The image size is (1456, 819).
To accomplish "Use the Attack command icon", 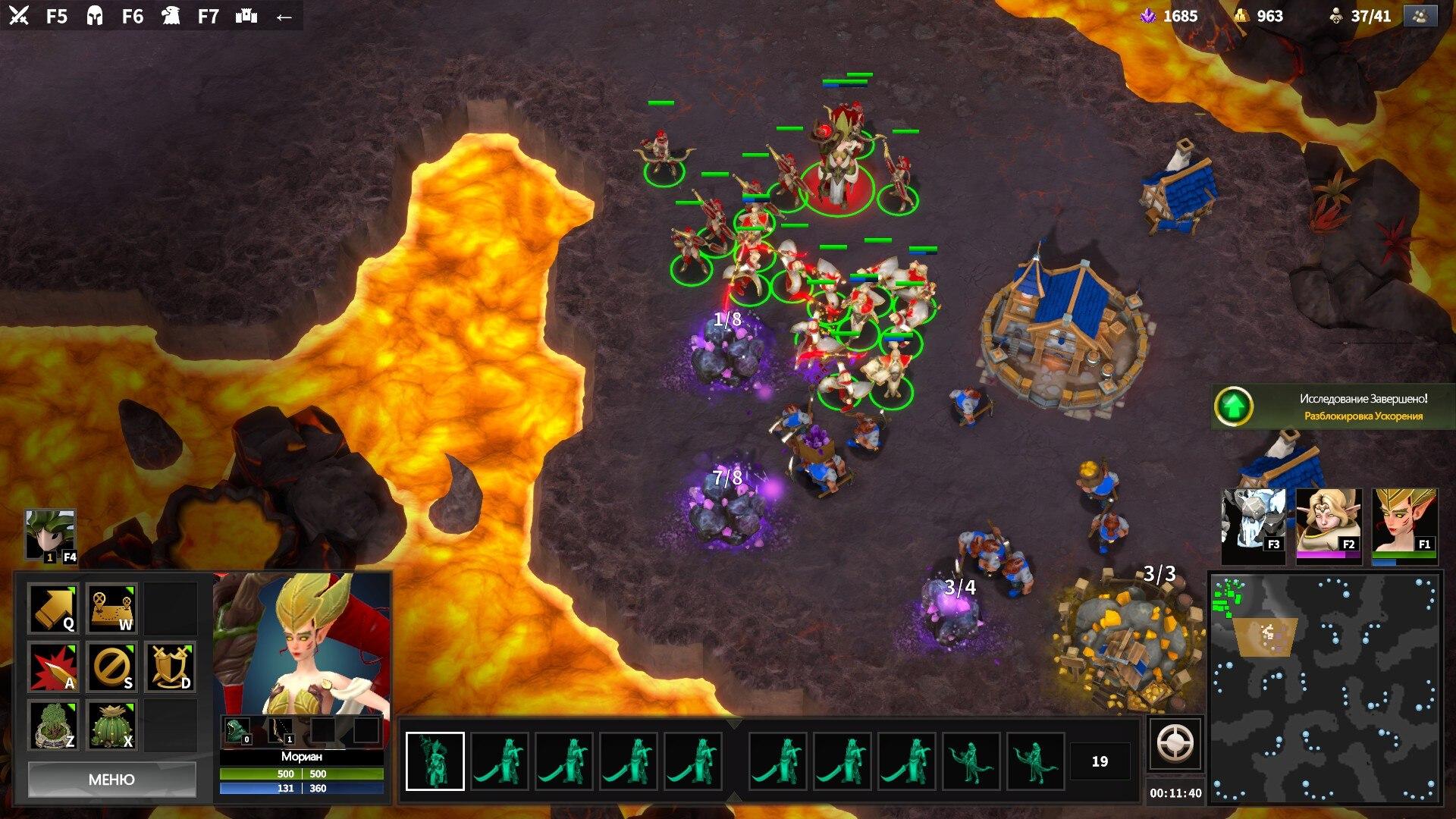I will (53, 667).
